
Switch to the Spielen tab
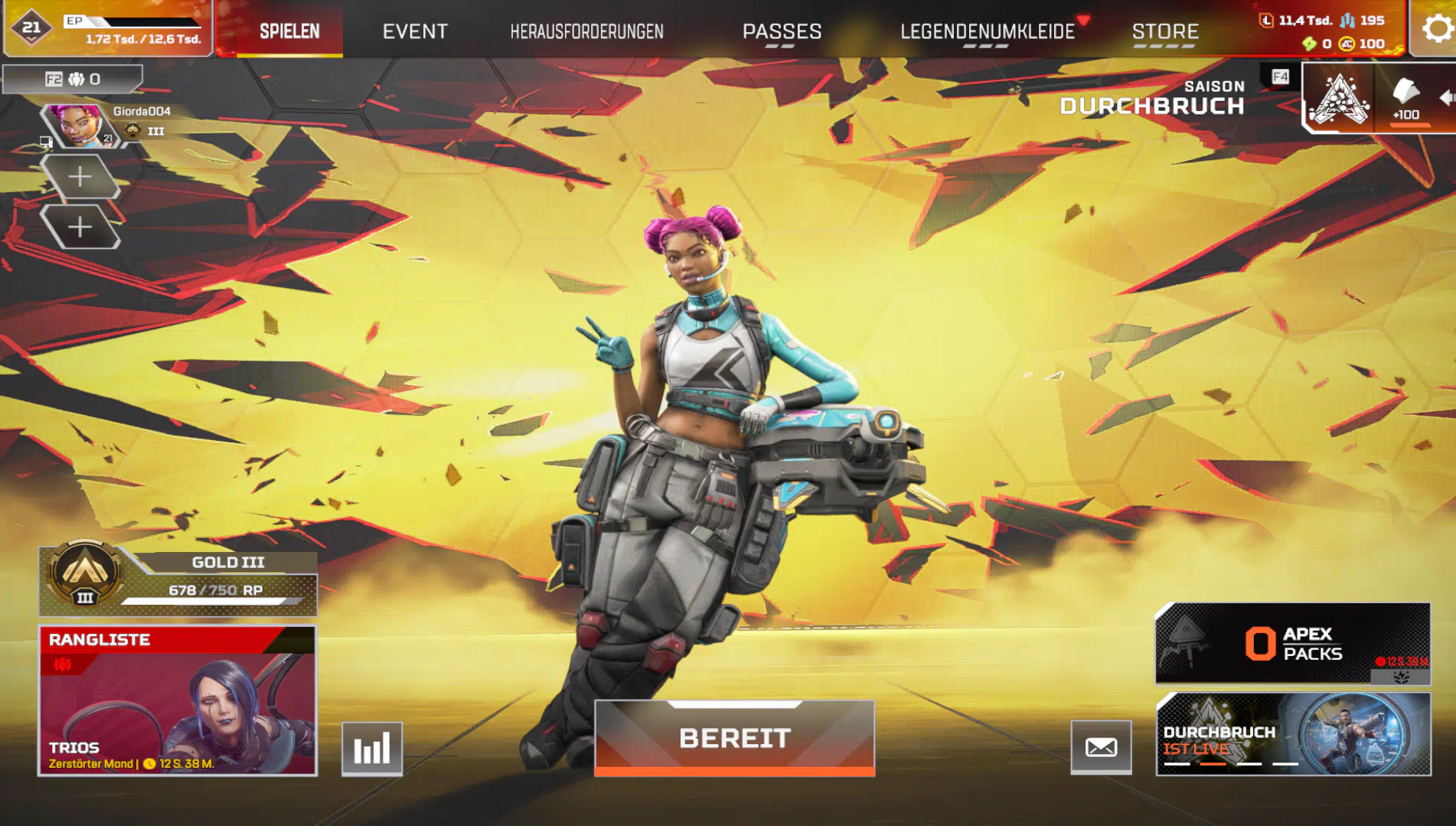click(x=289, y=31)
